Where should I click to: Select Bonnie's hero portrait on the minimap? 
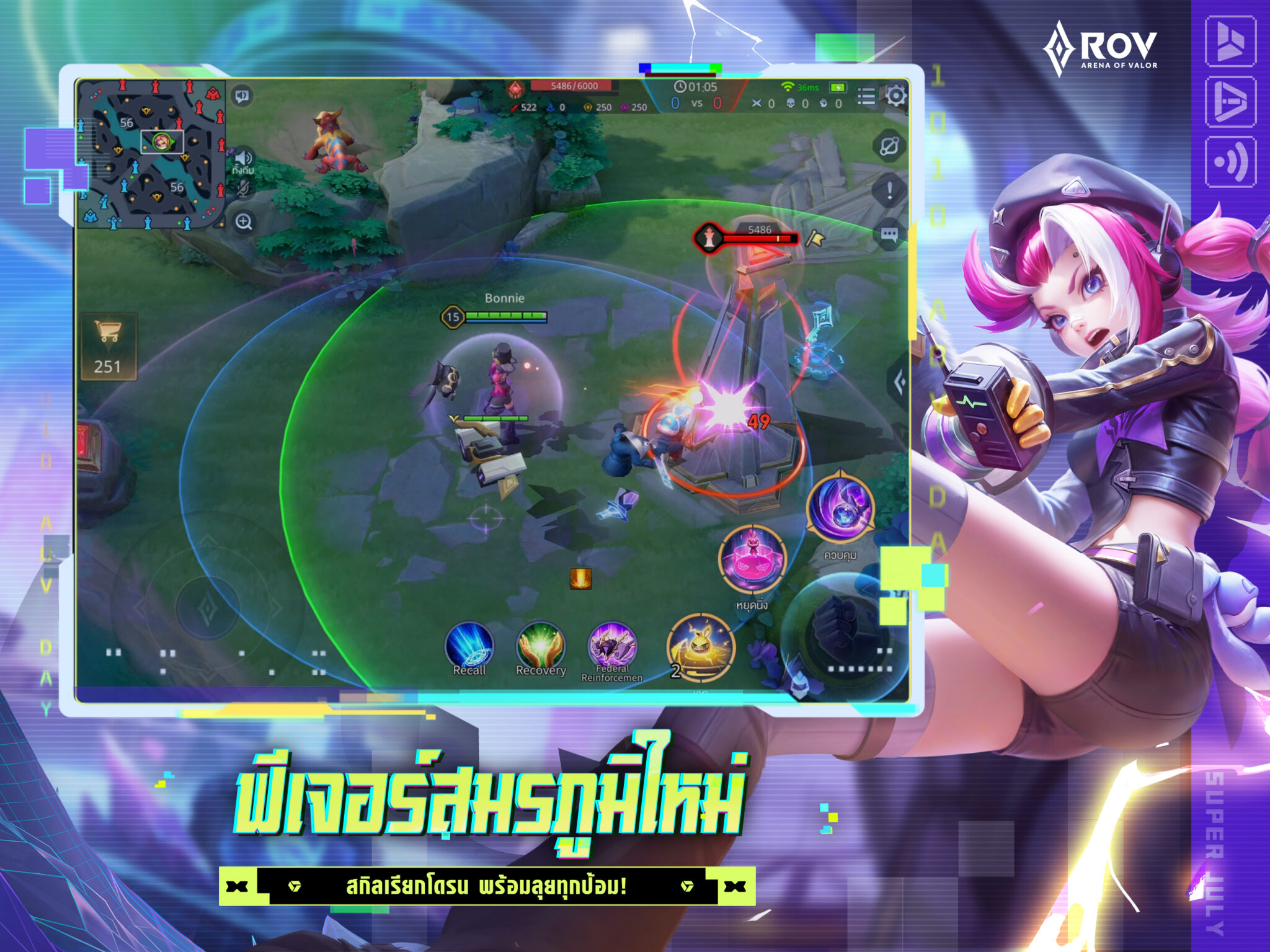(x=161, y=142)
